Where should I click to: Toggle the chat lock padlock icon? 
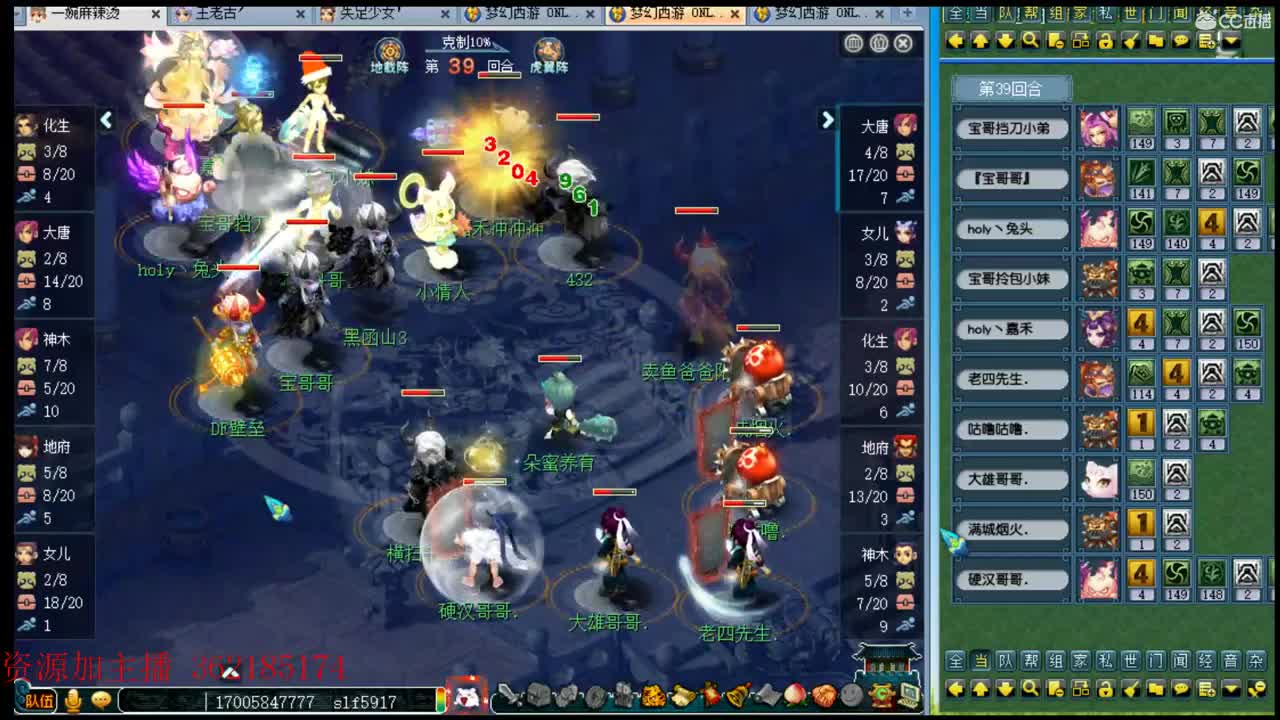[1104, 42]
